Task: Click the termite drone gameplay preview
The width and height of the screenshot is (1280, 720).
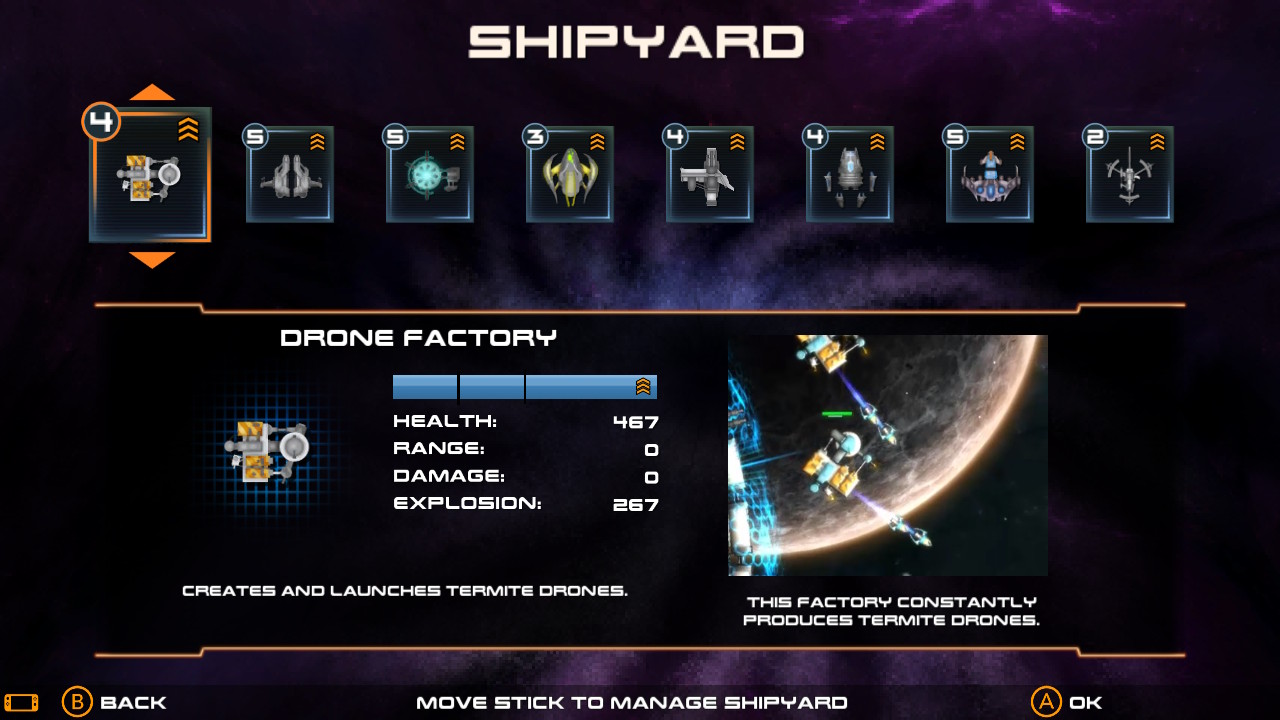Action: click(x=886, y=454)
